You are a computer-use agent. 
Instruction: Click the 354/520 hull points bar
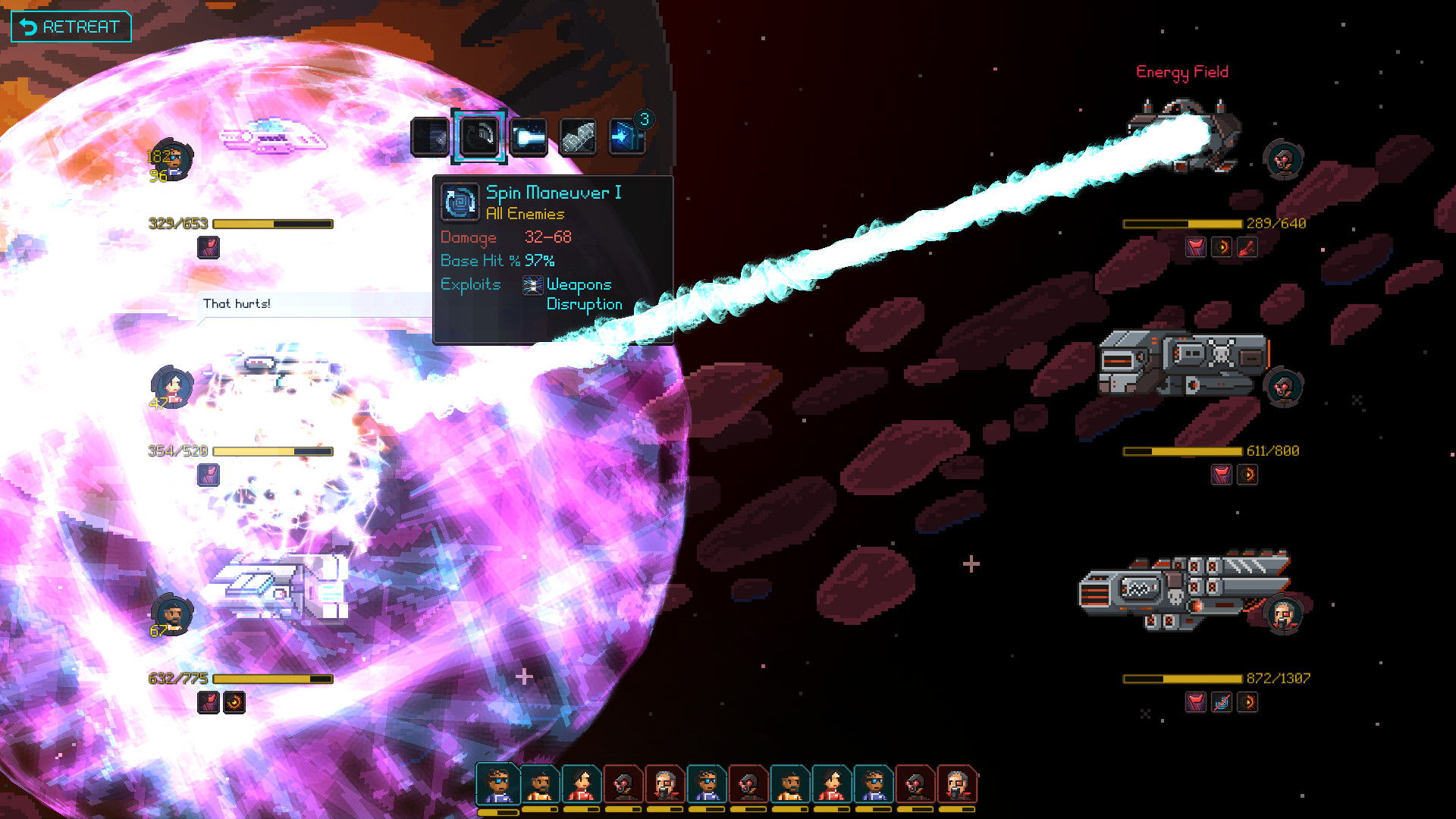(273, 451)
